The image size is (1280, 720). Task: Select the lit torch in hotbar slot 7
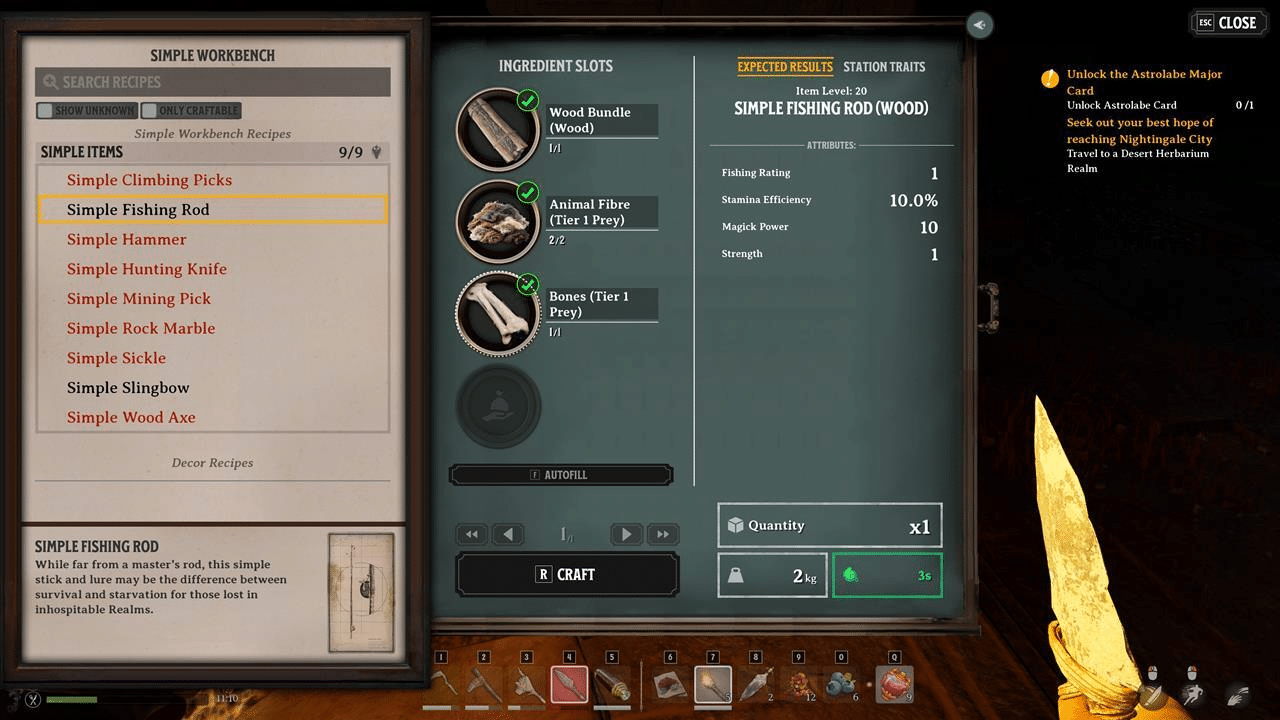coord(712,685)
